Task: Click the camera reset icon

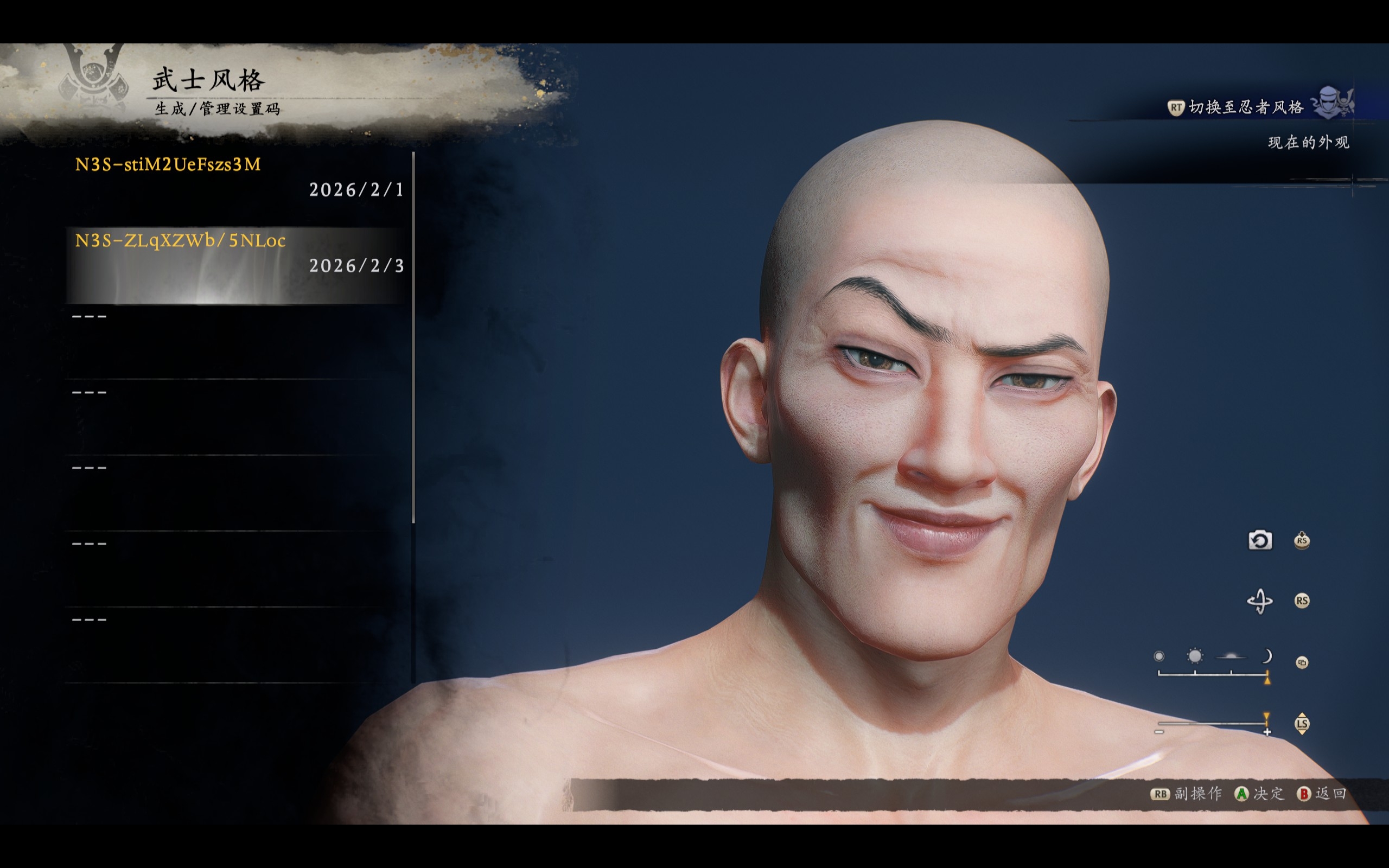Action: click(x=1260, y=541)
